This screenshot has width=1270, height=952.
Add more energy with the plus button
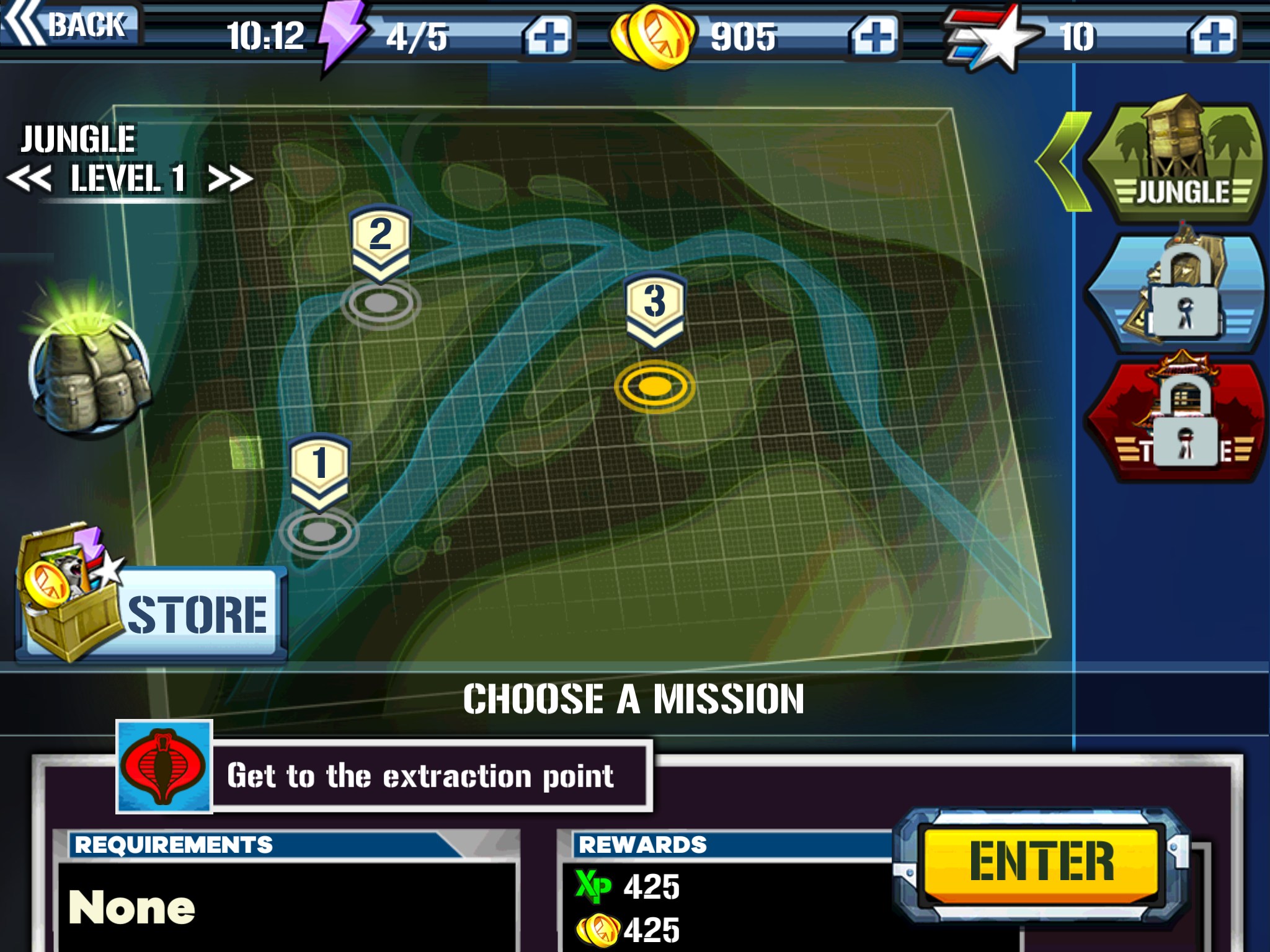click(547, 36)
